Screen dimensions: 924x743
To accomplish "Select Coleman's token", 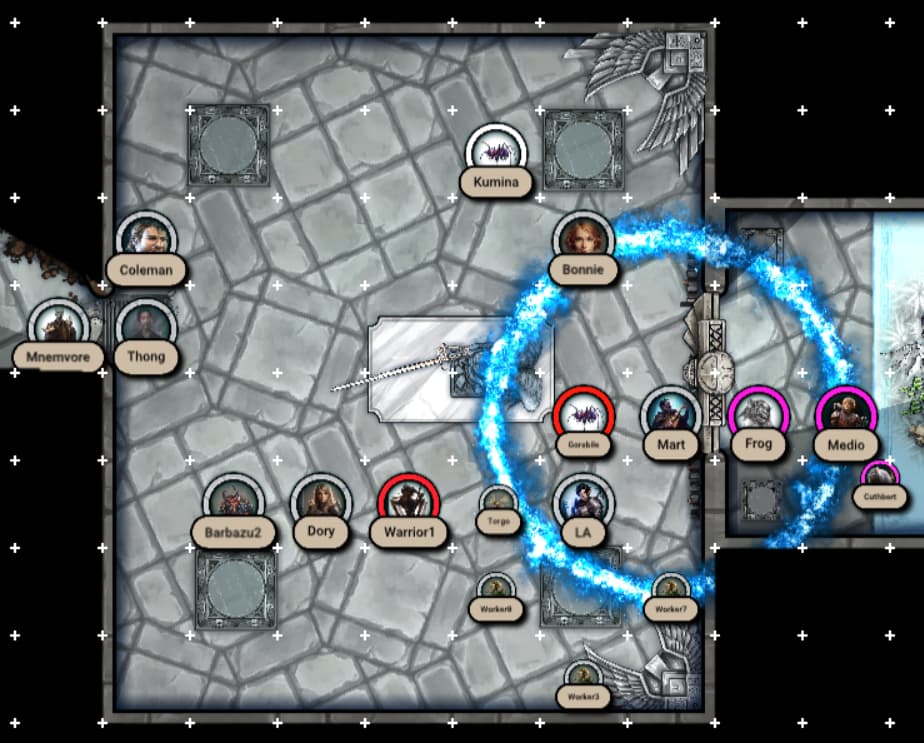I will (x=146, y=241).
